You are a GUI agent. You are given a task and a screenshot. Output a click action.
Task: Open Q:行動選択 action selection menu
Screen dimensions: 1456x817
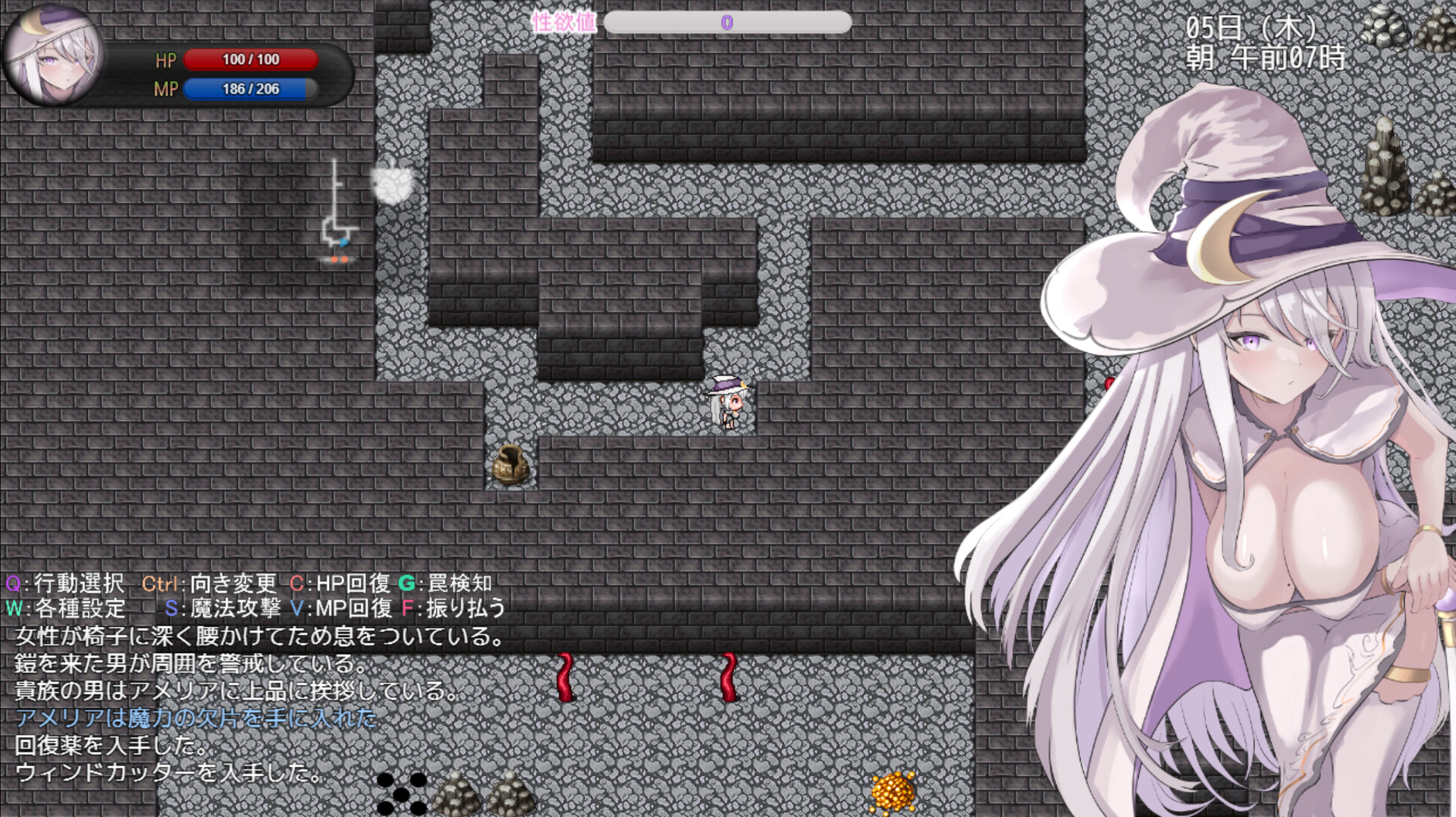(x=64, y=585)
